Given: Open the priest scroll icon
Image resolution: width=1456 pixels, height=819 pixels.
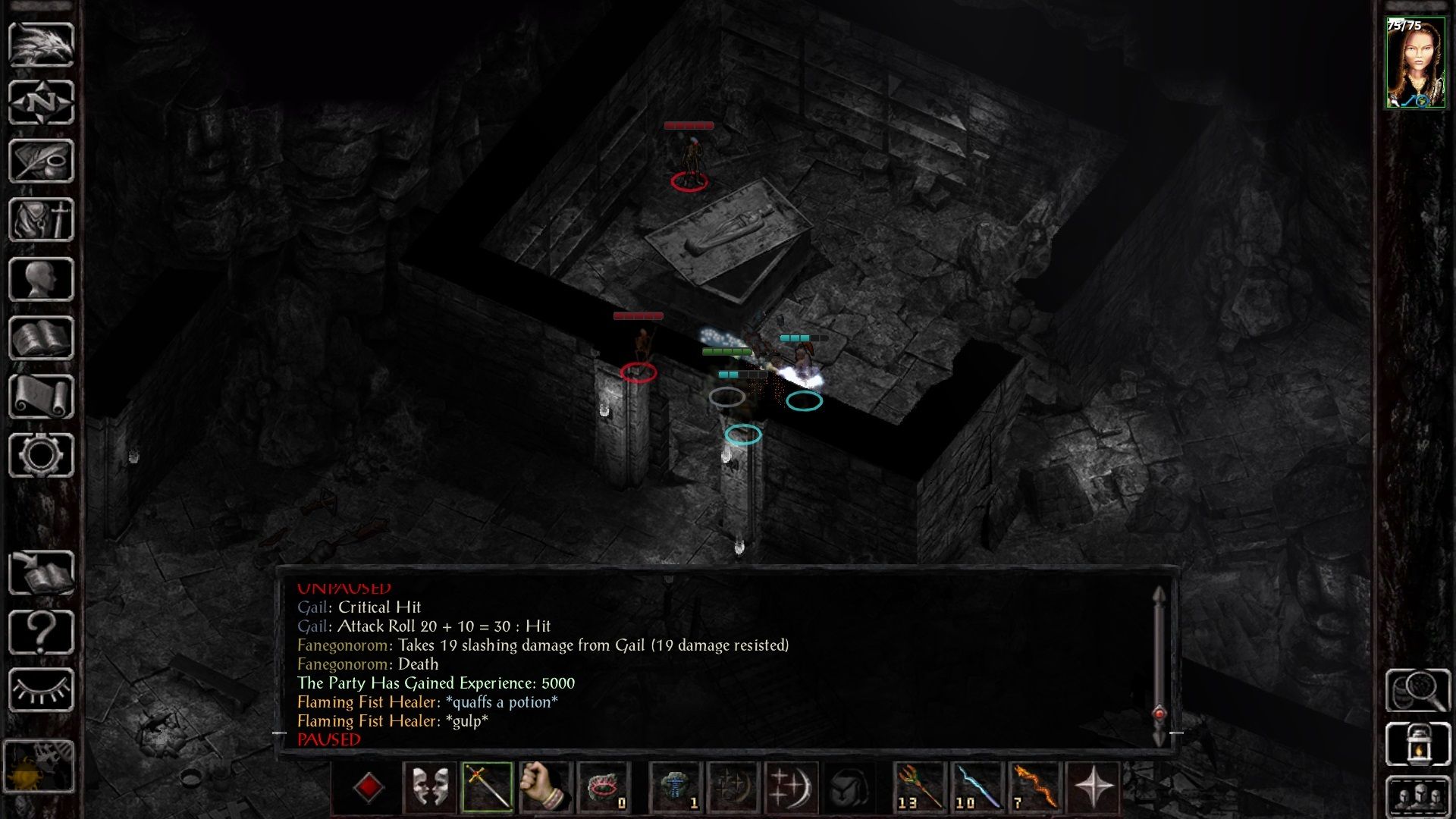Looking at the screenshot, I should (41, 397).
